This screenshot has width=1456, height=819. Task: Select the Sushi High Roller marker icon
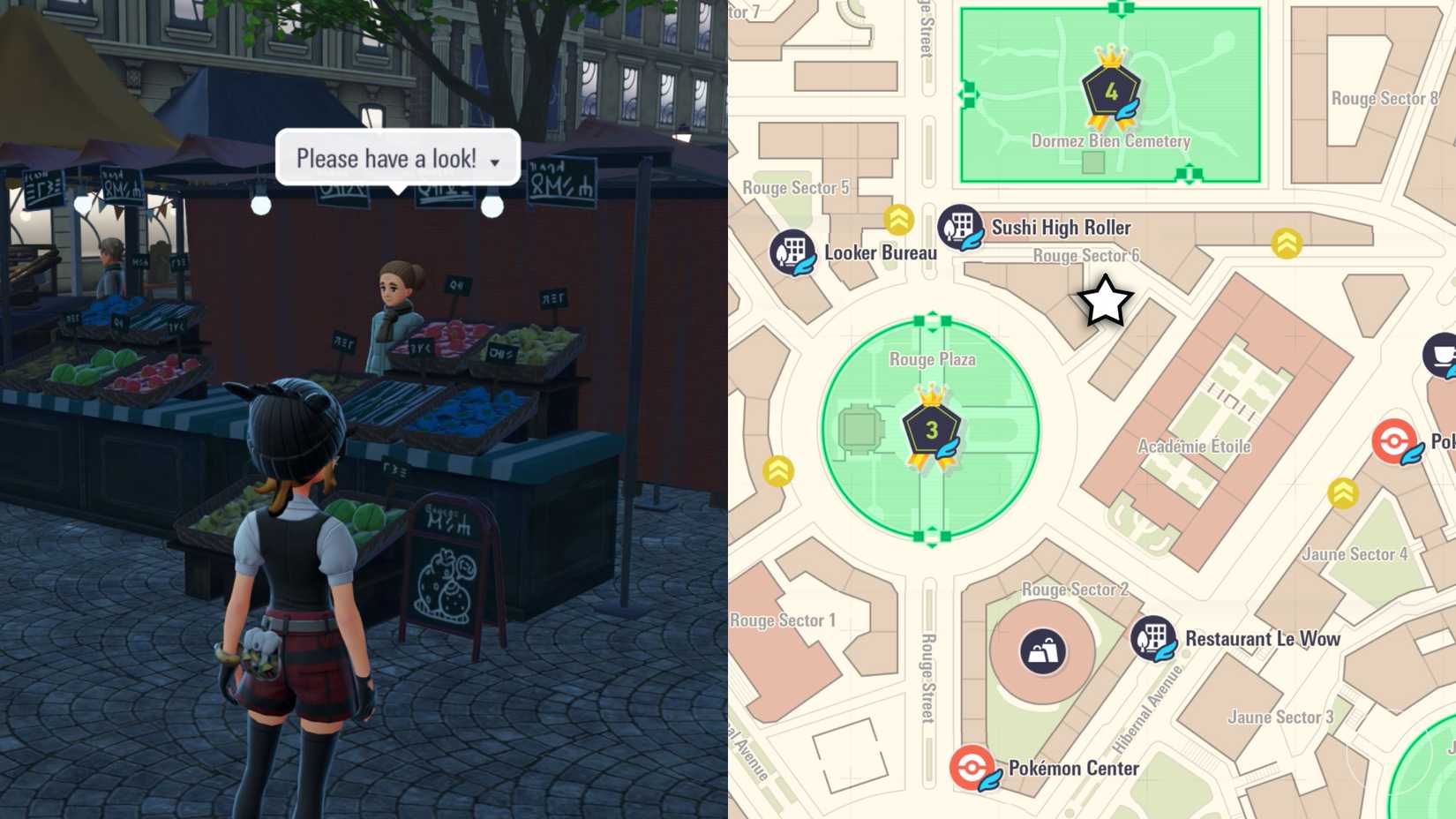pos(960,227)
